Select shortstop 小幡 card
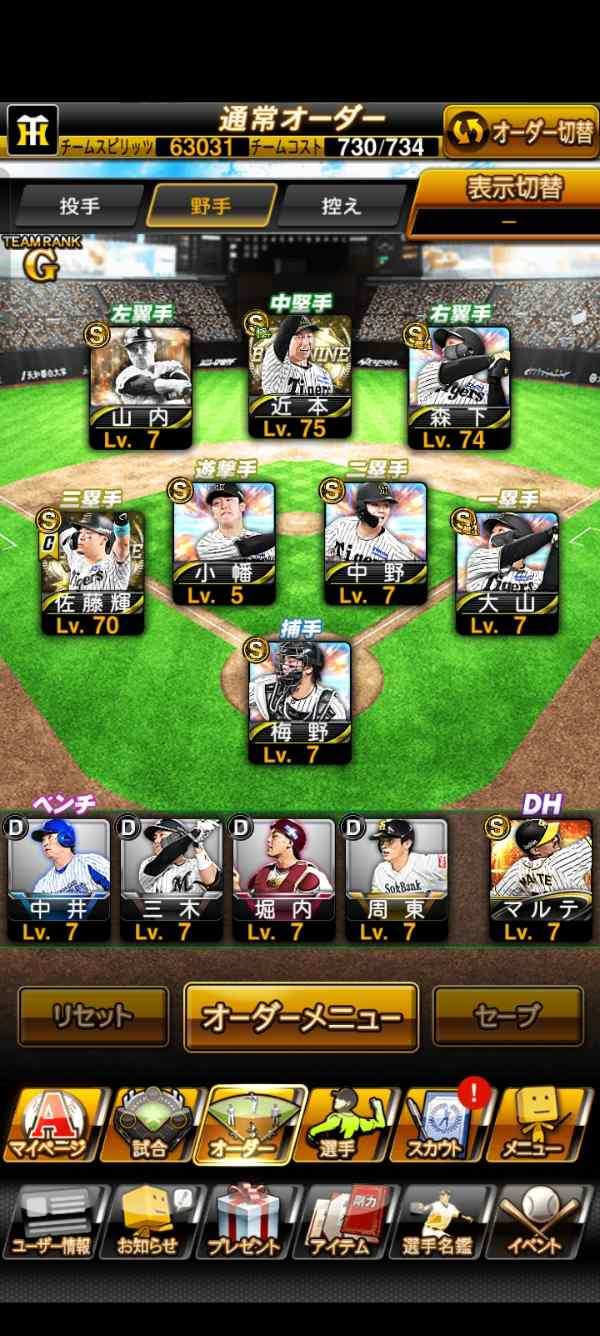 [223, 543]
